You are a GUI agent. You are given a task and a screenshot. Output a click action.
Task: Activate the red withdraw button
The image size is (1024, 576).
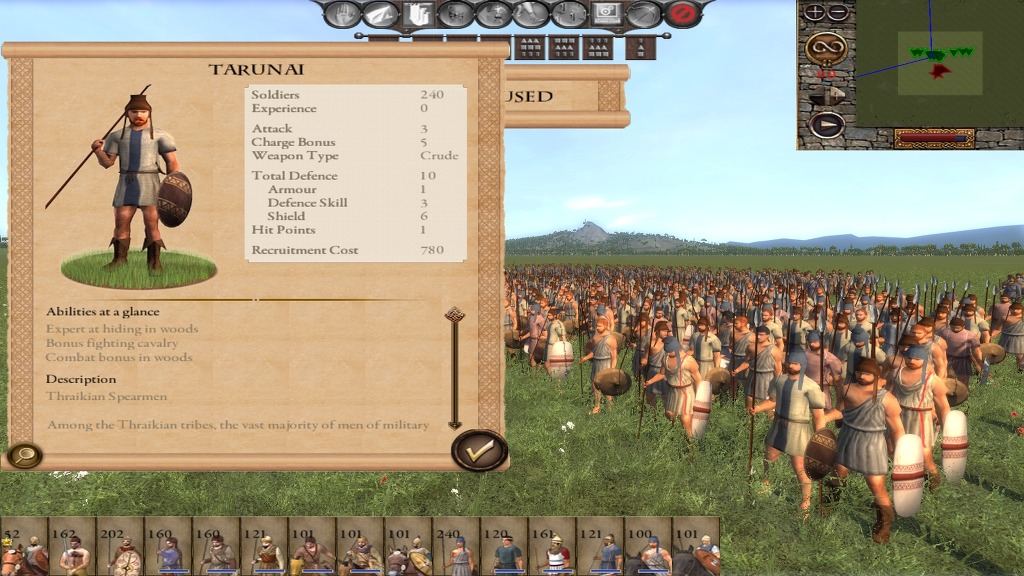click(683, 14)
